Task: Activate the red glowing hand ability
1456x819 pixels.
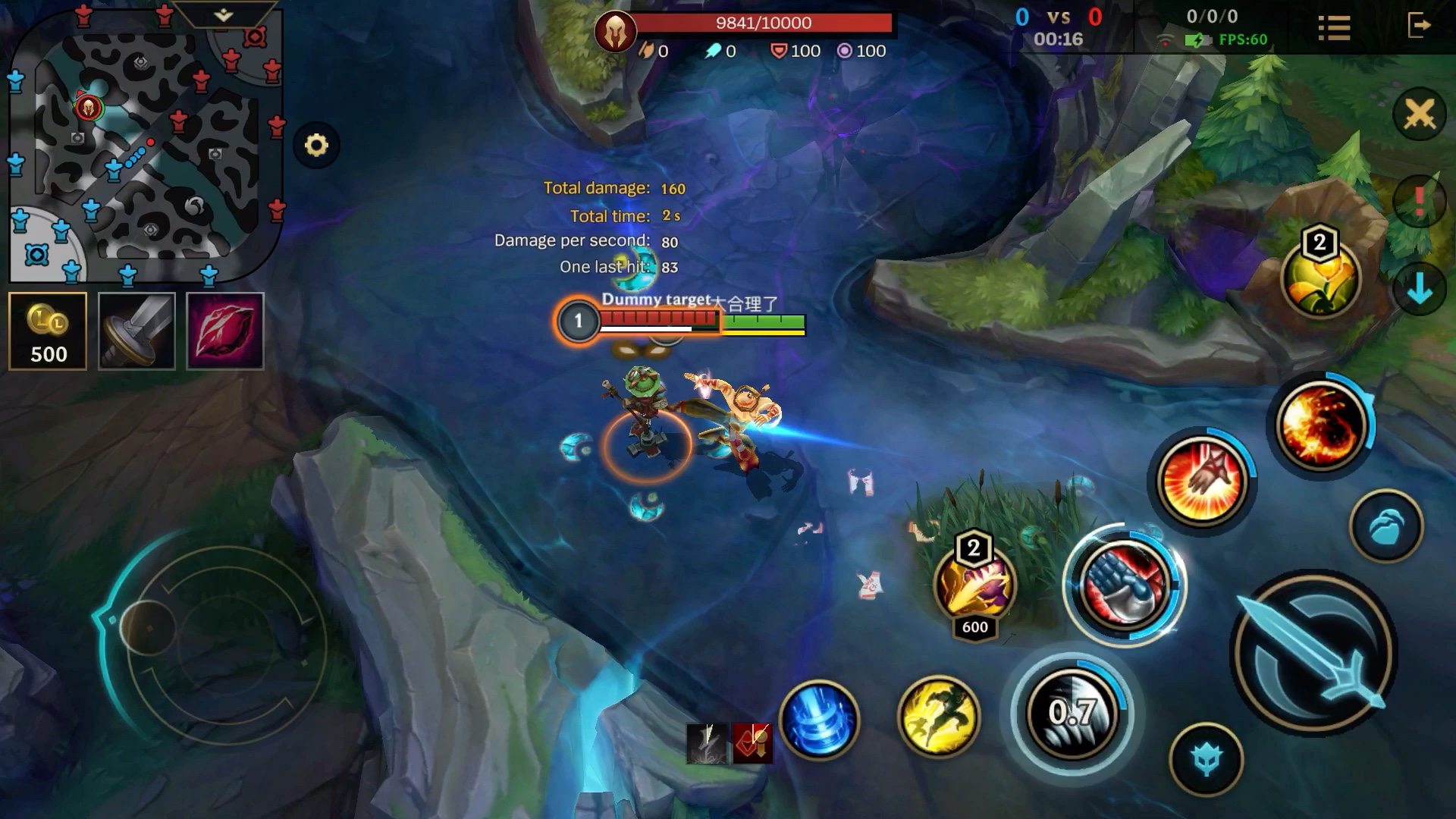Action: pos(1202,481)
